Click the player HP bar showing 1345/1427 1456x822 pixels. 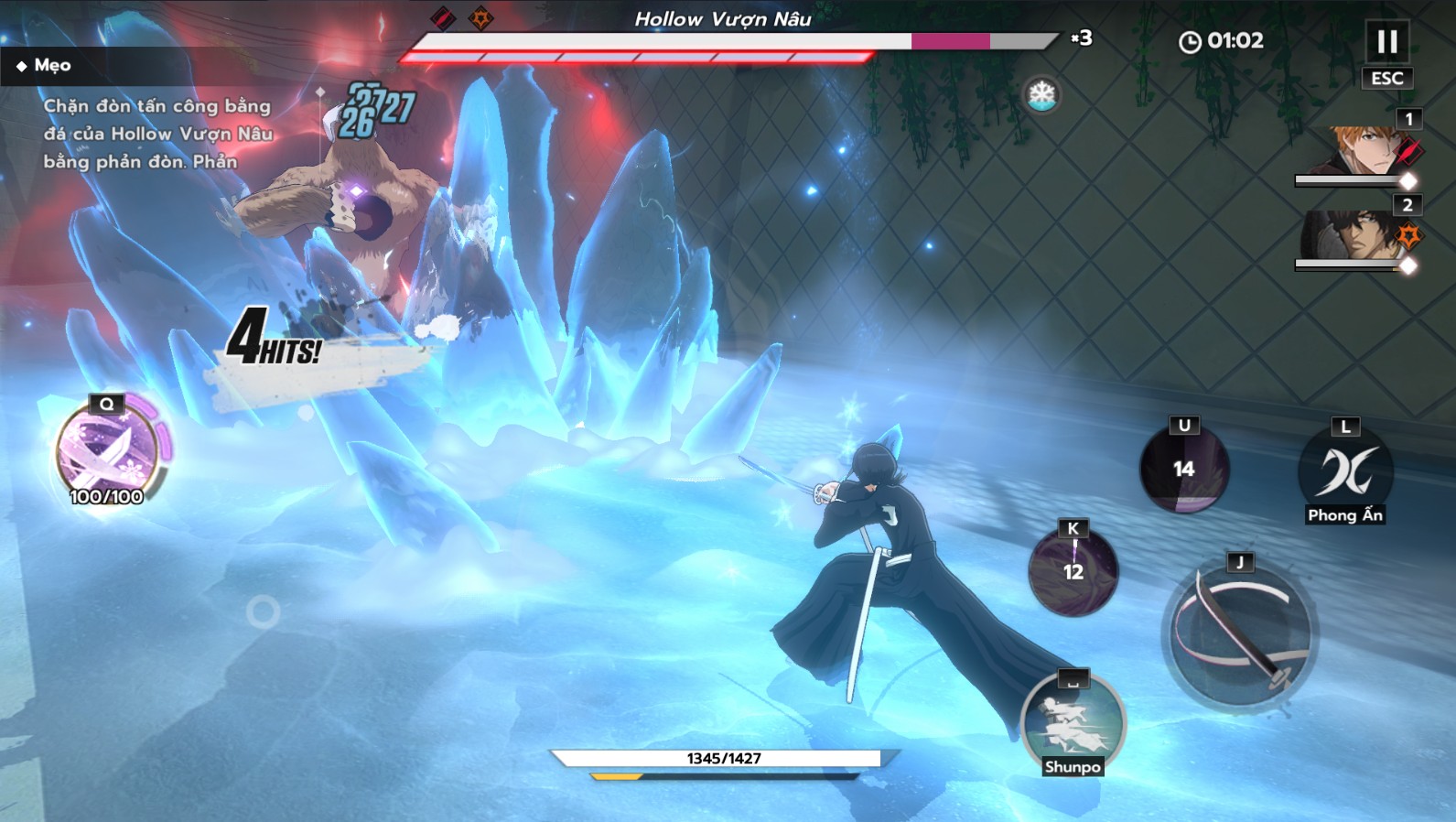coord(722,758)
